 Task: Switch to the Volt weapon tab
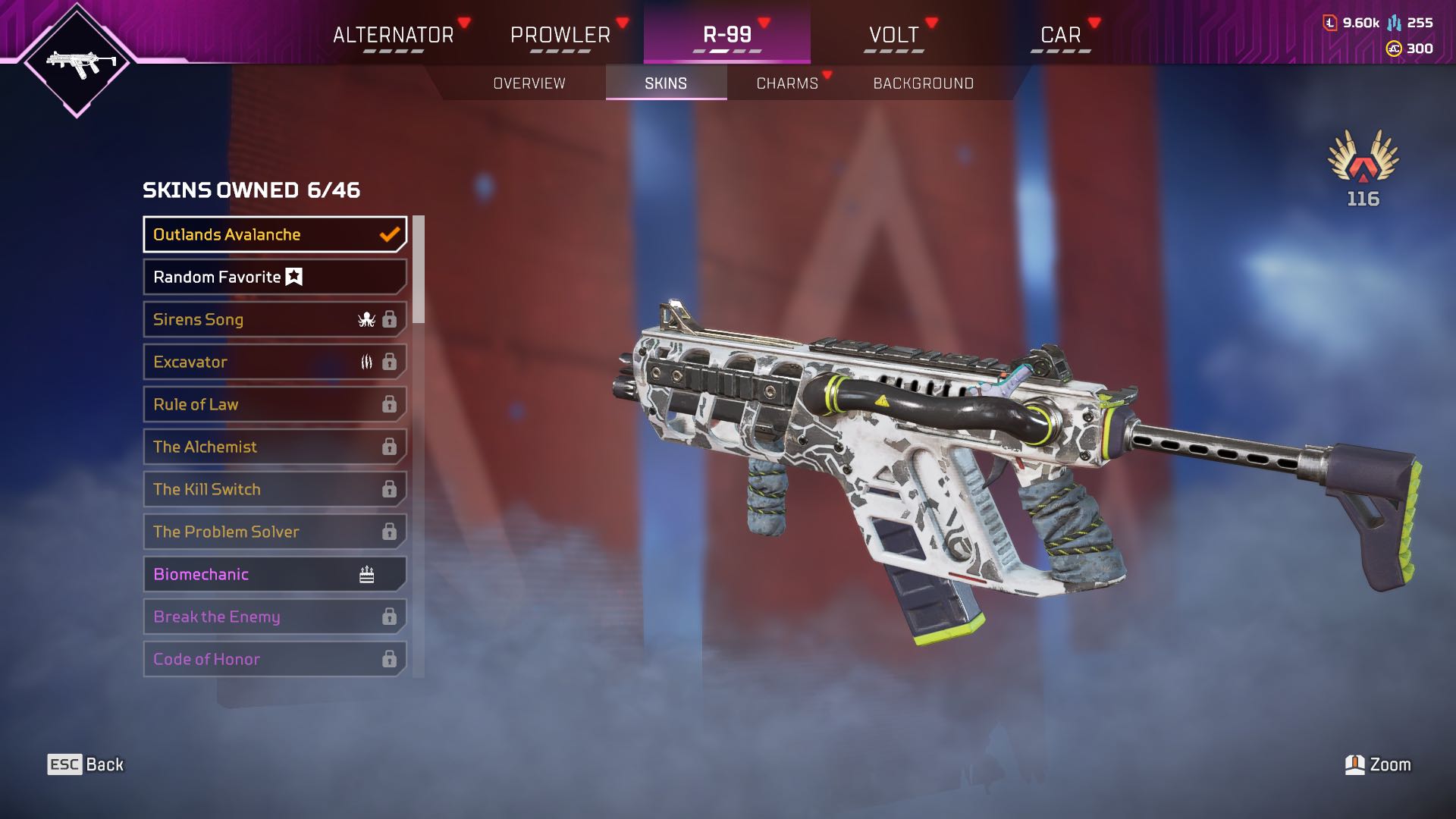click(x=893, y=36)
